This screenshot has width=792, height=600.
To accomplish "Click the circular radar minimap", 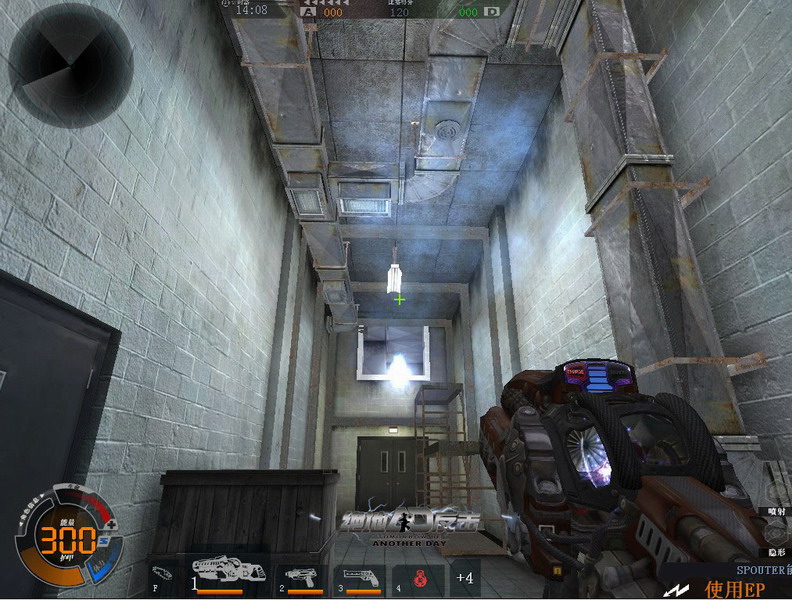I will click(71, 64).
